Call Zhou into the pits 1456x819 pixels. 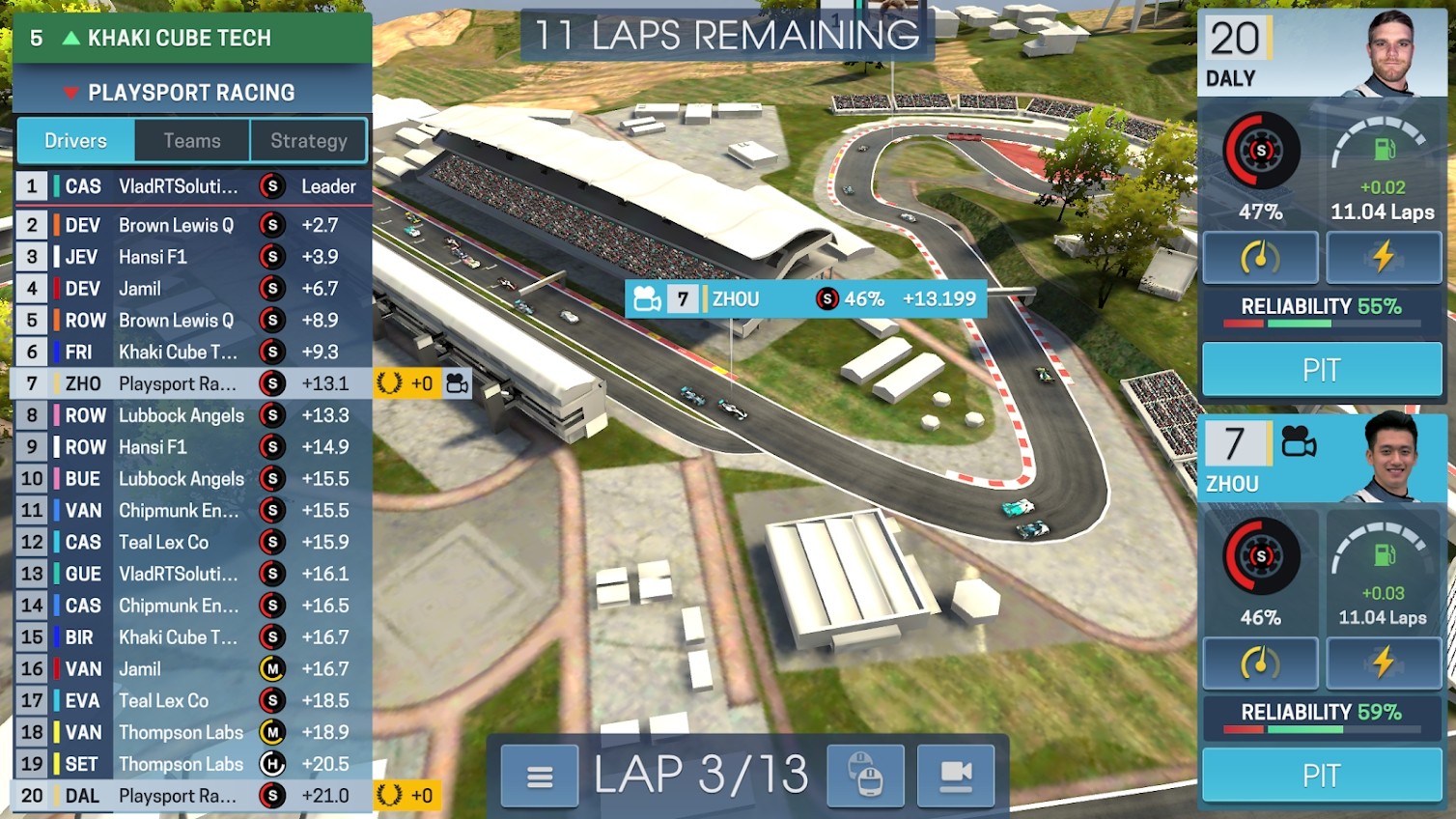[1321, 776]
